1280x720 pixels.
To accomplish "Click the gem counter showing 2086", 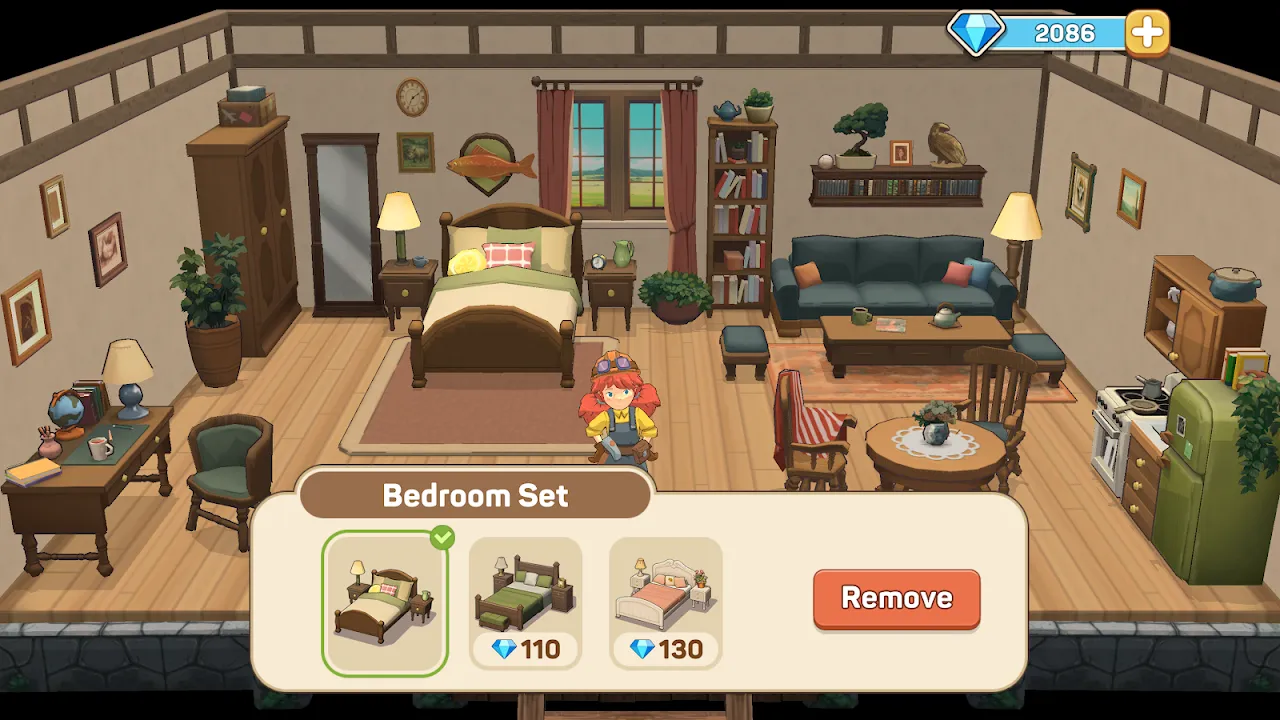I will 1066,31.
